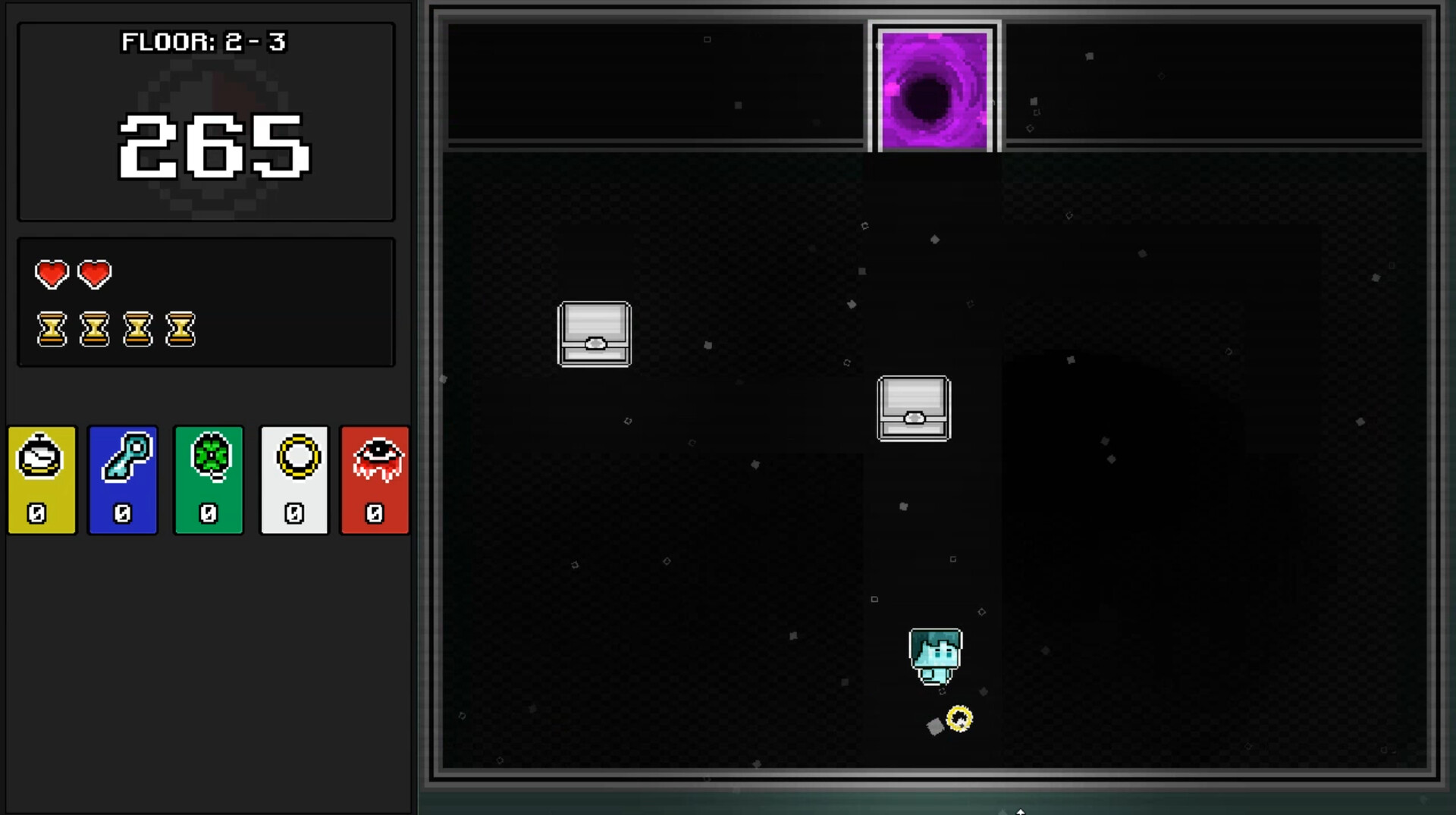Viewport: 1456px width, 815px height.
Task: Select the green clover item slot
Action: 209,480
